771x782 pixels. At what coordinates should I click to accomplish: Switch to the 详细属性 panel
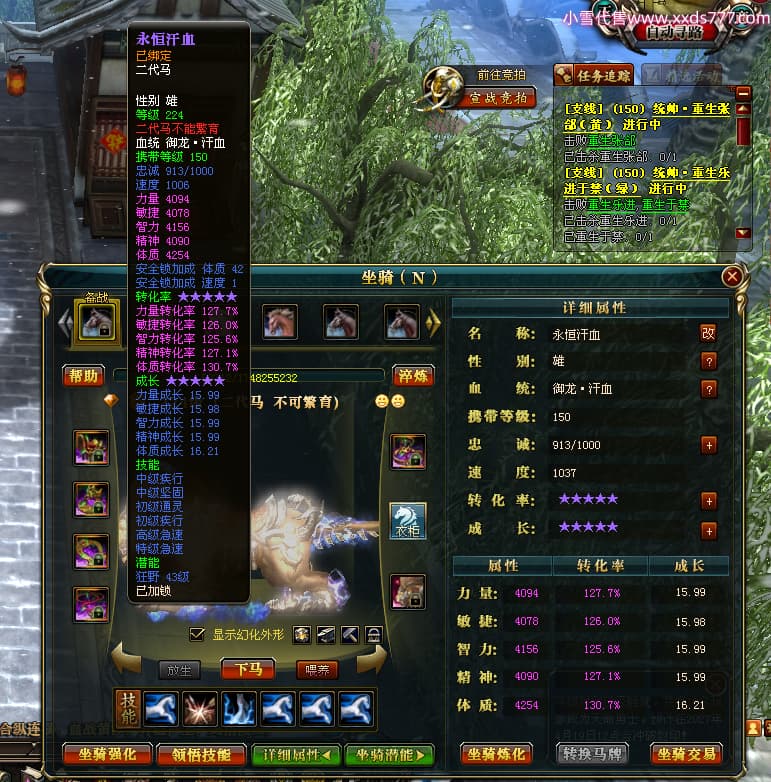(294, 755)
